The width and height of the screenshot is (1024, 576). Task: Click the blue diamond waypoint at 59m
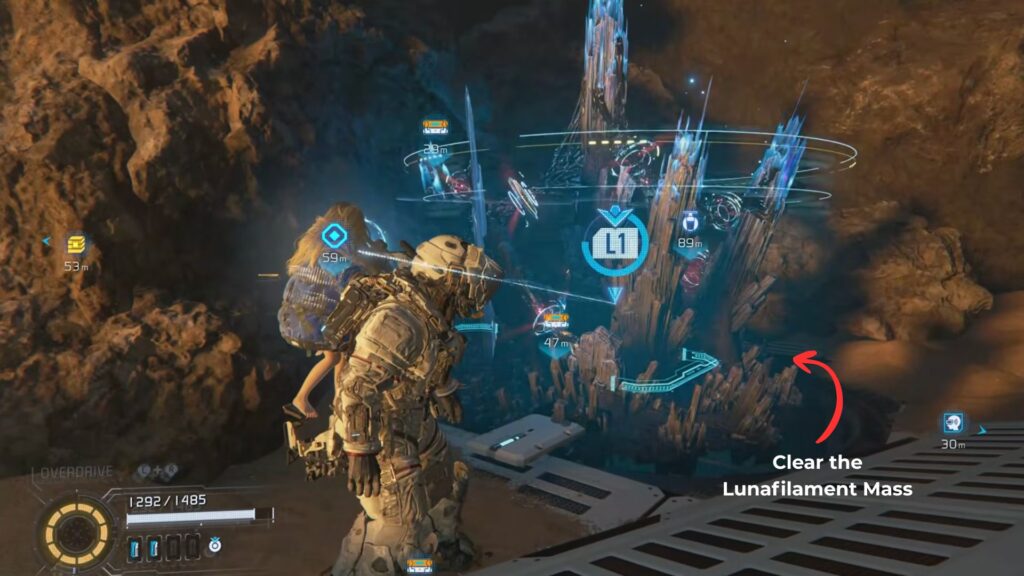click(333, 236)
